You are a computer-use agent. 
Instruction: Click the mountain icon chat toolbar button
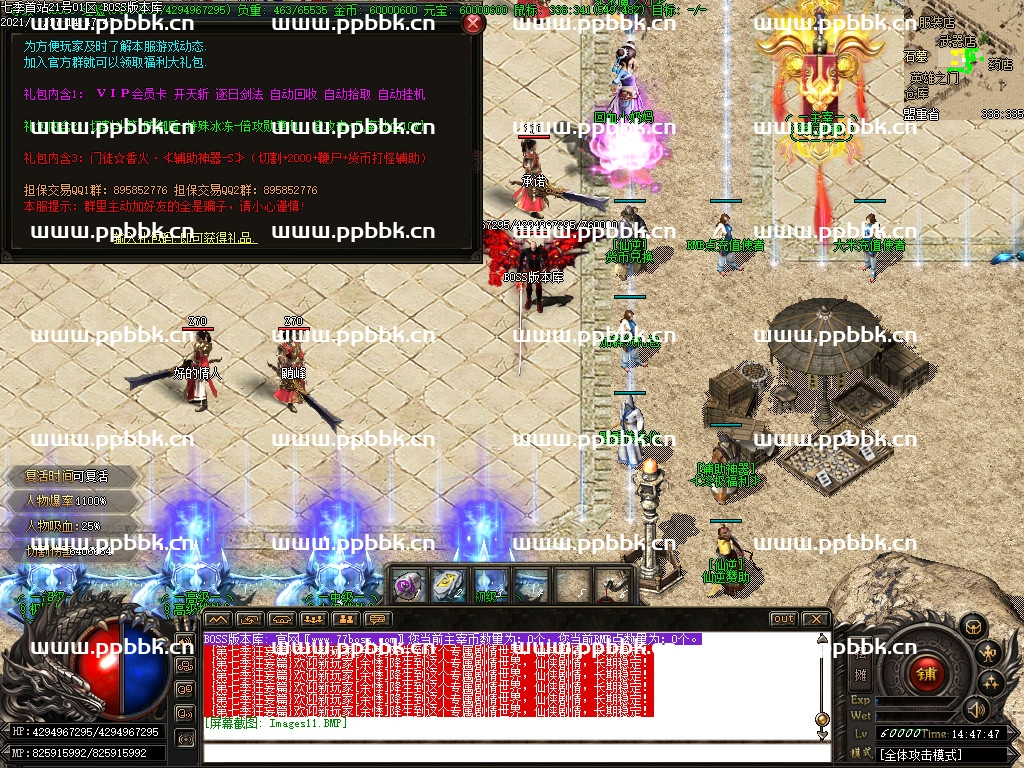click(x=220, y=619)
